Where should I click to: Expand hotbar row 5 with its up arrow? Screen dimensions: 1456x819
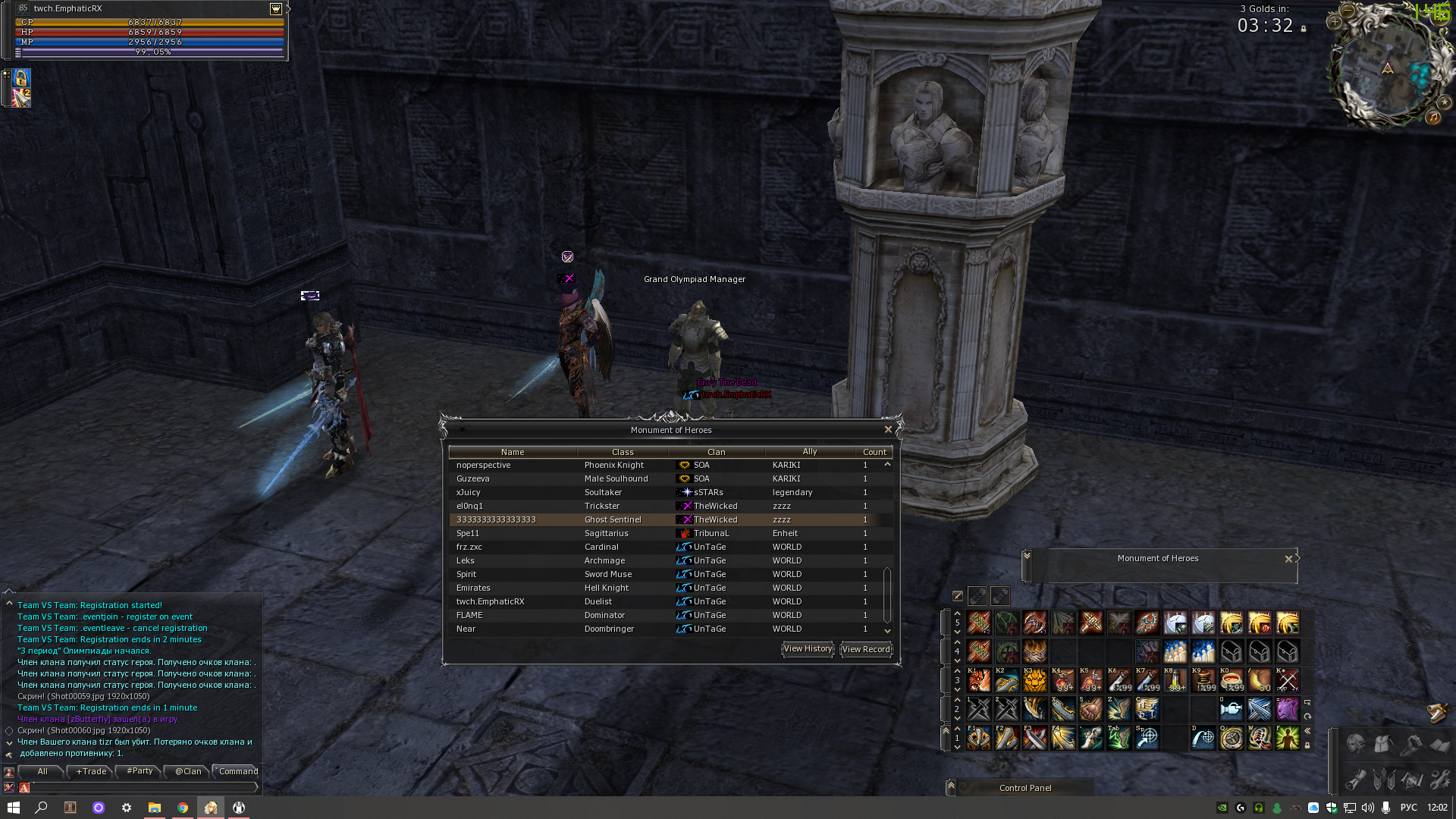[957, 613]
